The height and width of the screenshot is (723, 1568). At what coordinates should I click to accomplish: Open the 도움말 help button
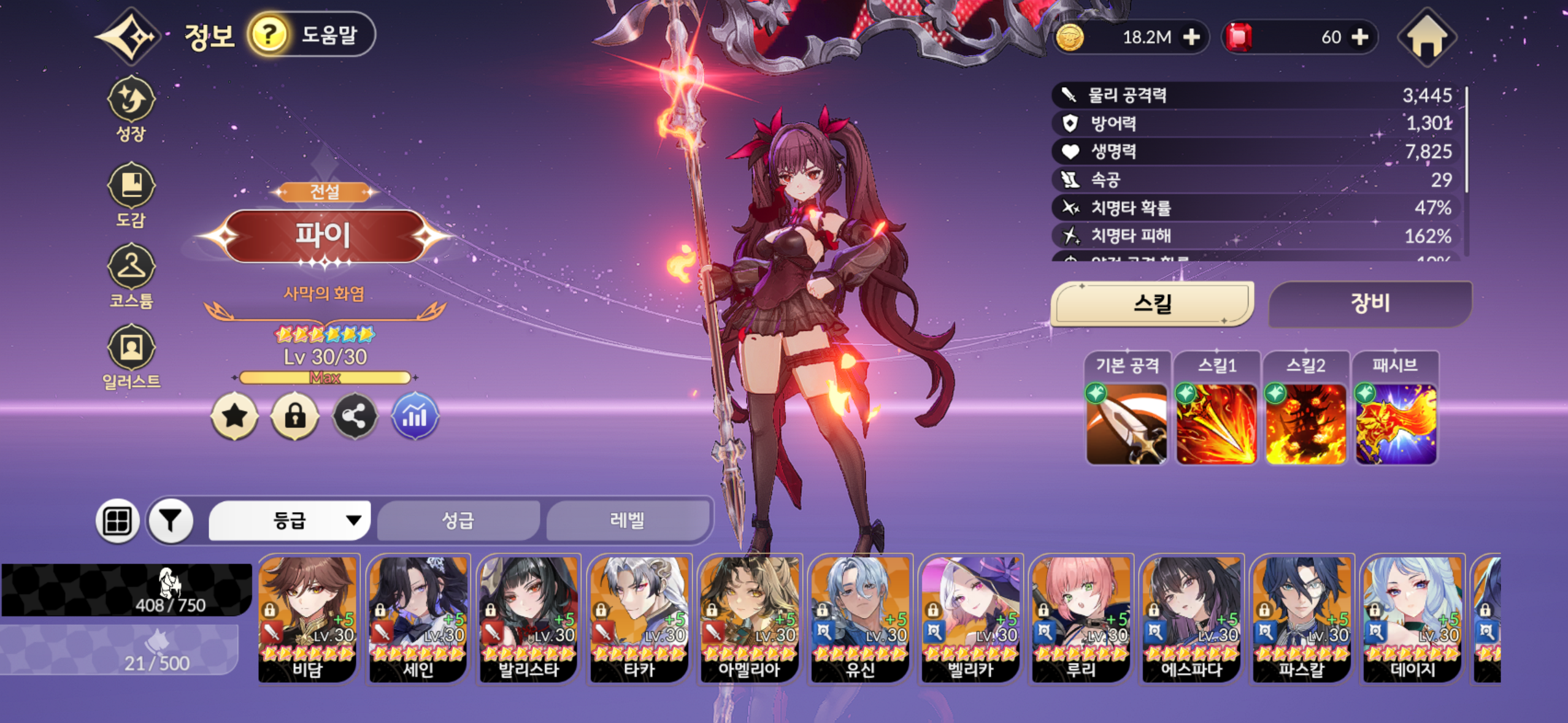tap(311, 35)
